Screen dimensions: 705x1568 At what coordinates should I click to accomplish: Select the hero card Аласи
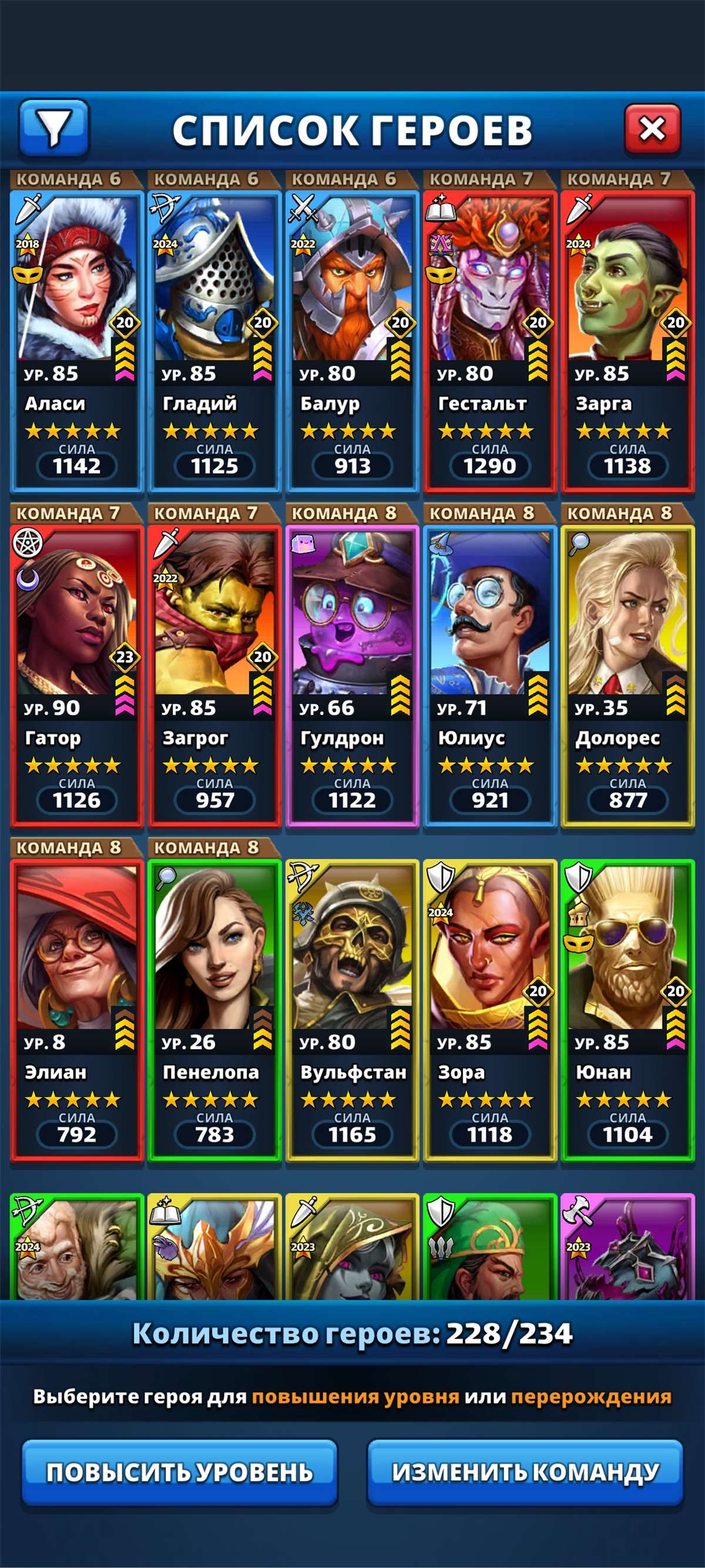[x=76, y=341]
